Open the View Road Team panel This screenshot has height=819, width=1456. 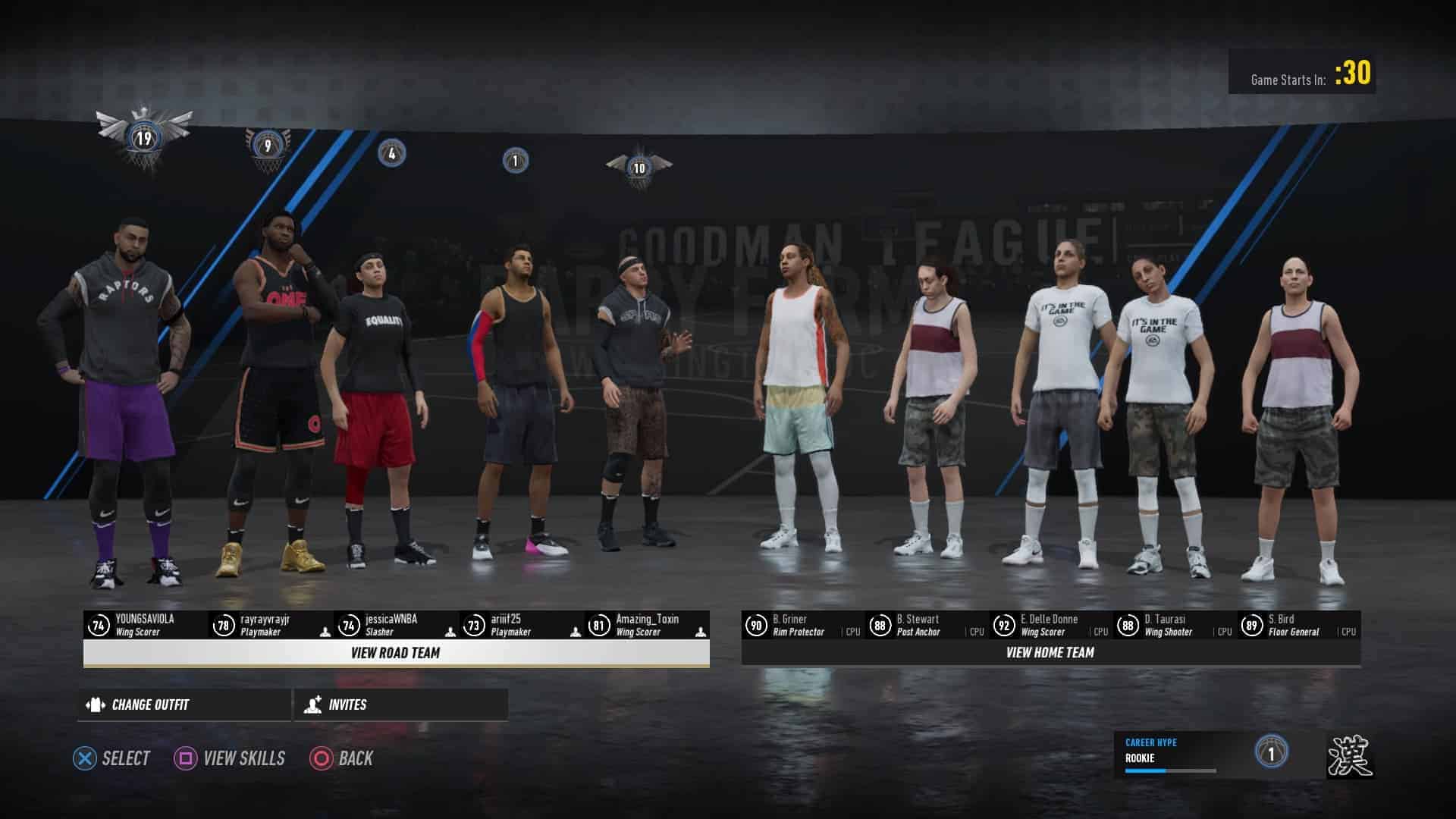point(396,653)
